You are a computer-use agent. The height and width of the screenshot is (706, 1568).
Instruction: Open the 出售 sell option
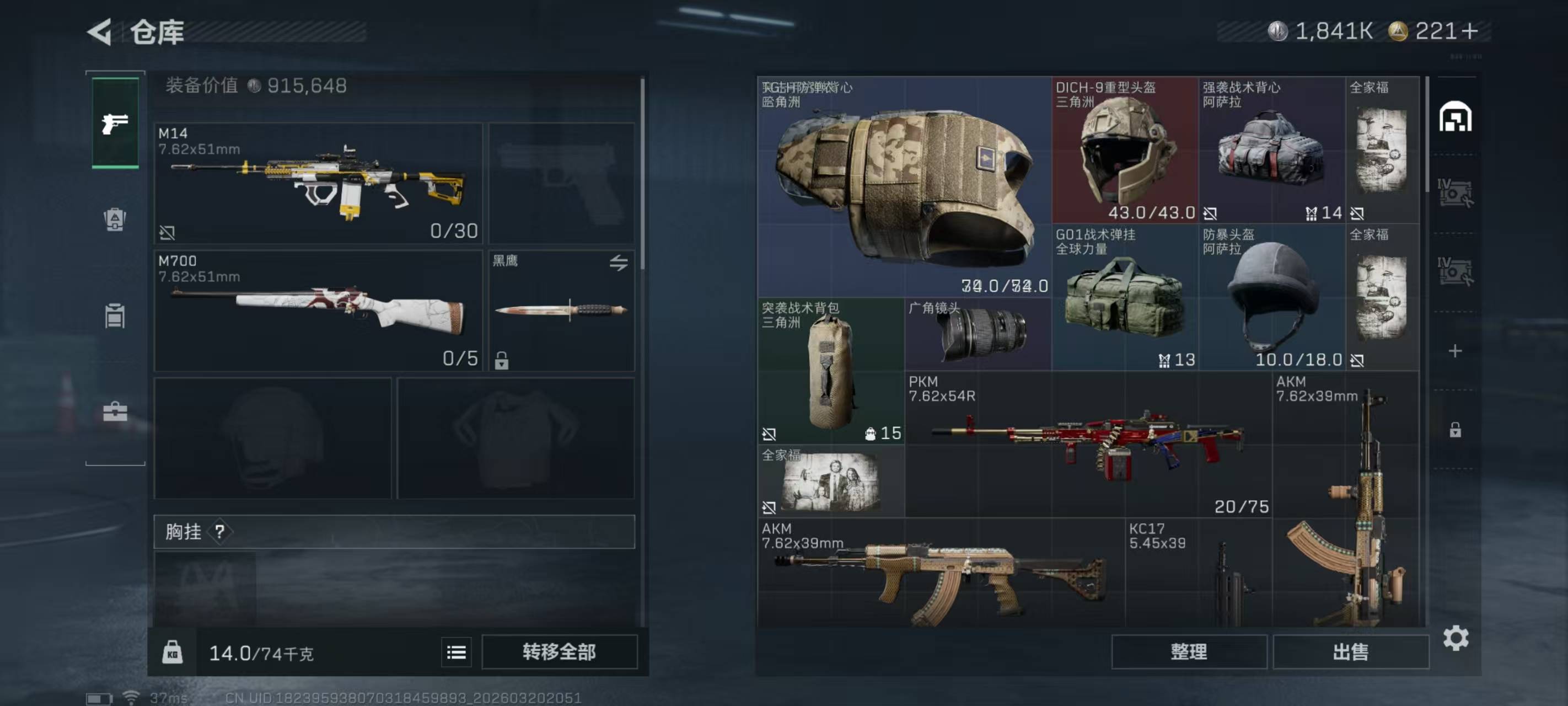[x=1350, y=652]
